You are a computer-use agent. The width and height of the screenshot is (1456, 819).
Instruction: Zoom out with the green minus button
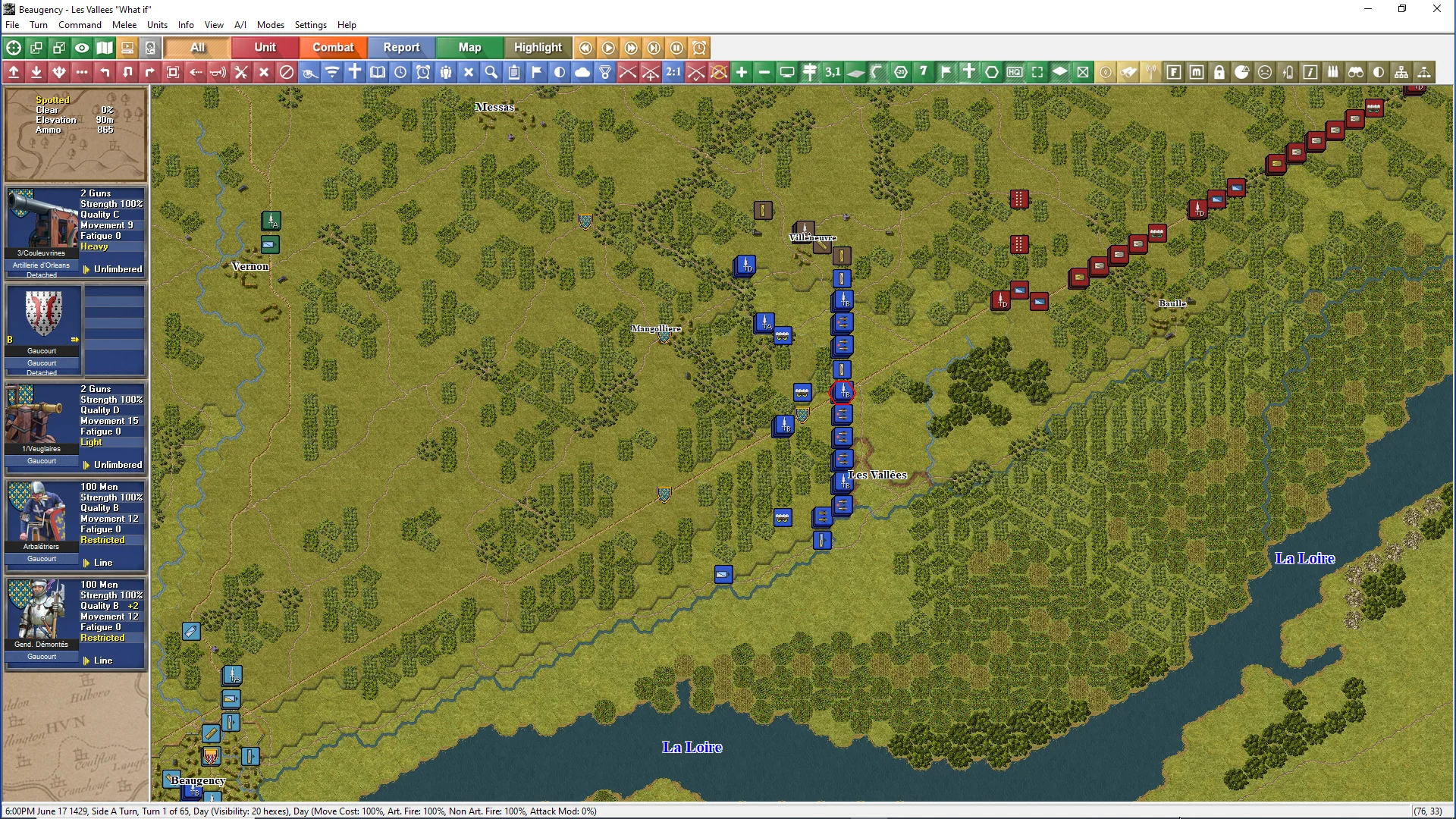click(x=764, y=72)
